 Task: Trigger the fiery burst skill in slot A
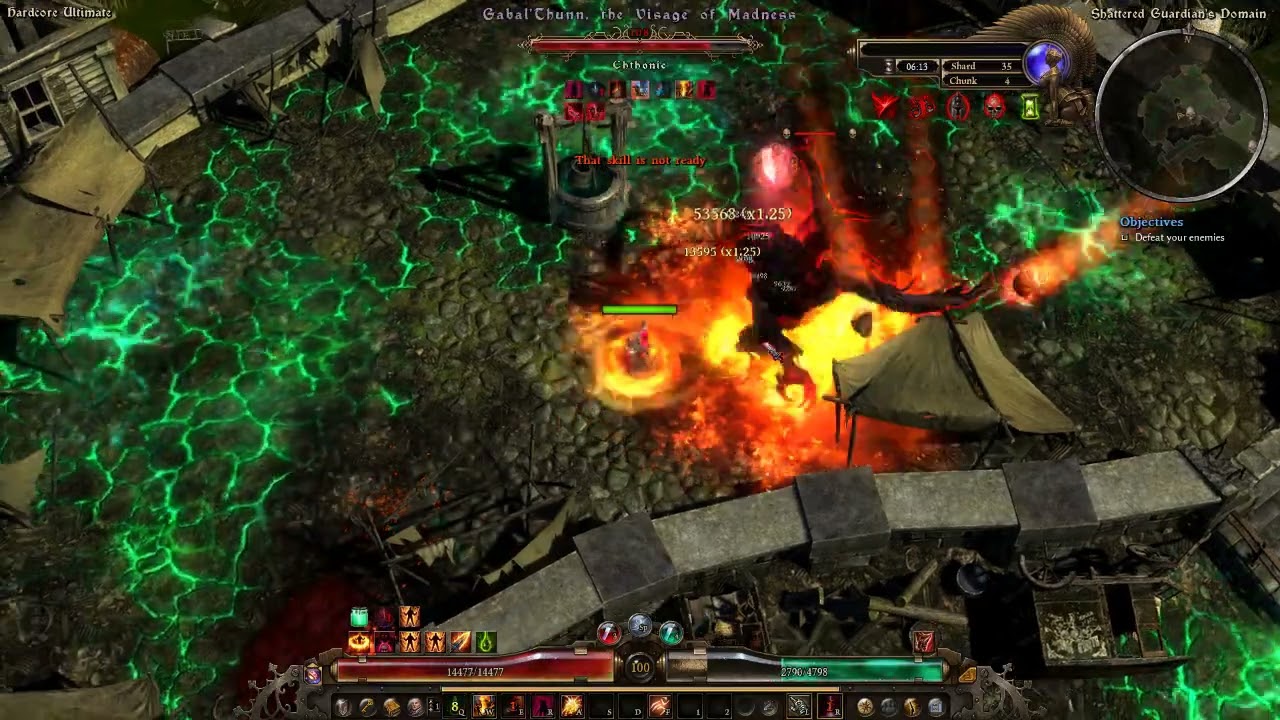coord(572,707)
